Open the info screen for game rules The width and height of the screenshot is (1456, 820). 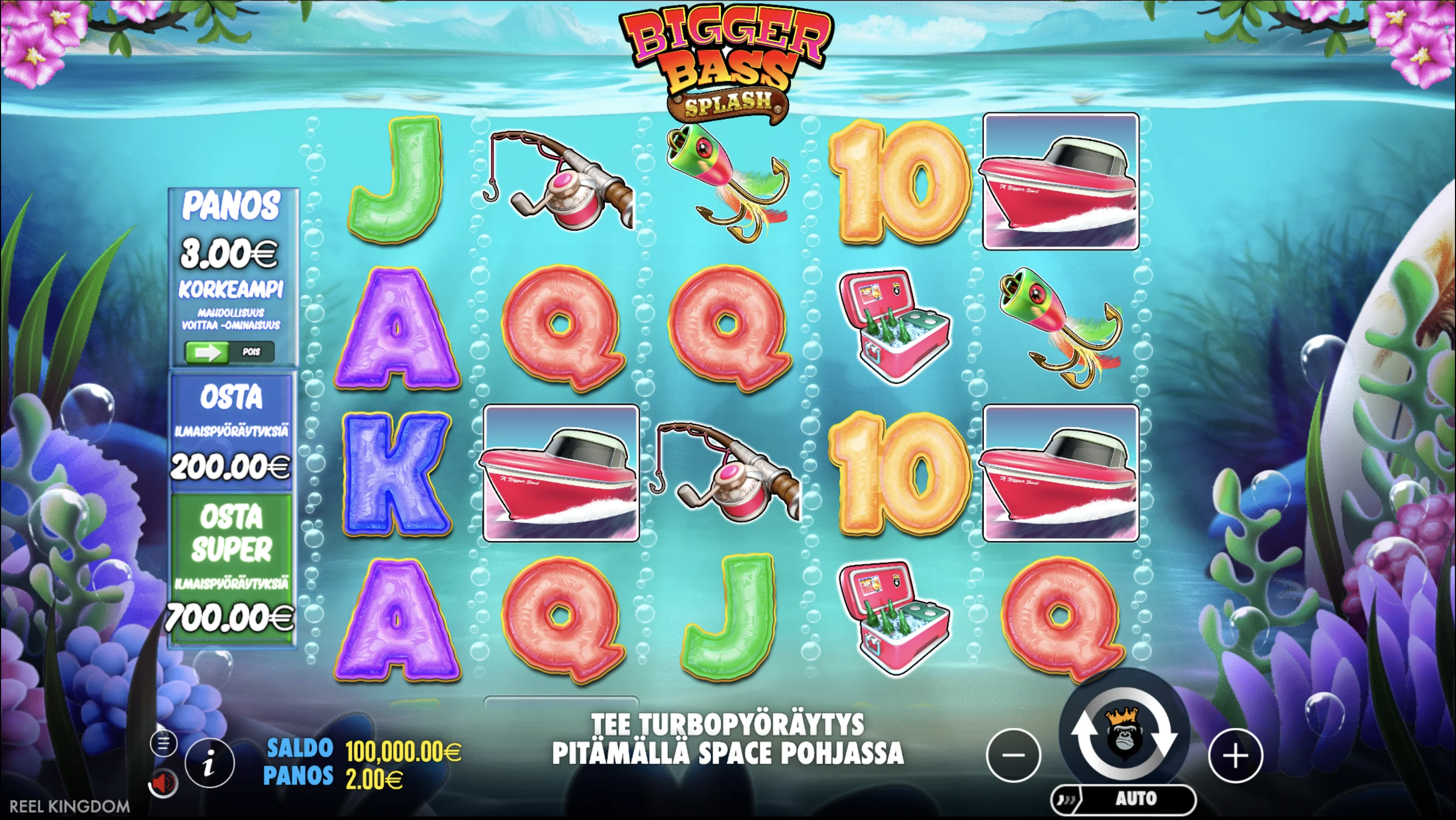[x=210, y=762]
